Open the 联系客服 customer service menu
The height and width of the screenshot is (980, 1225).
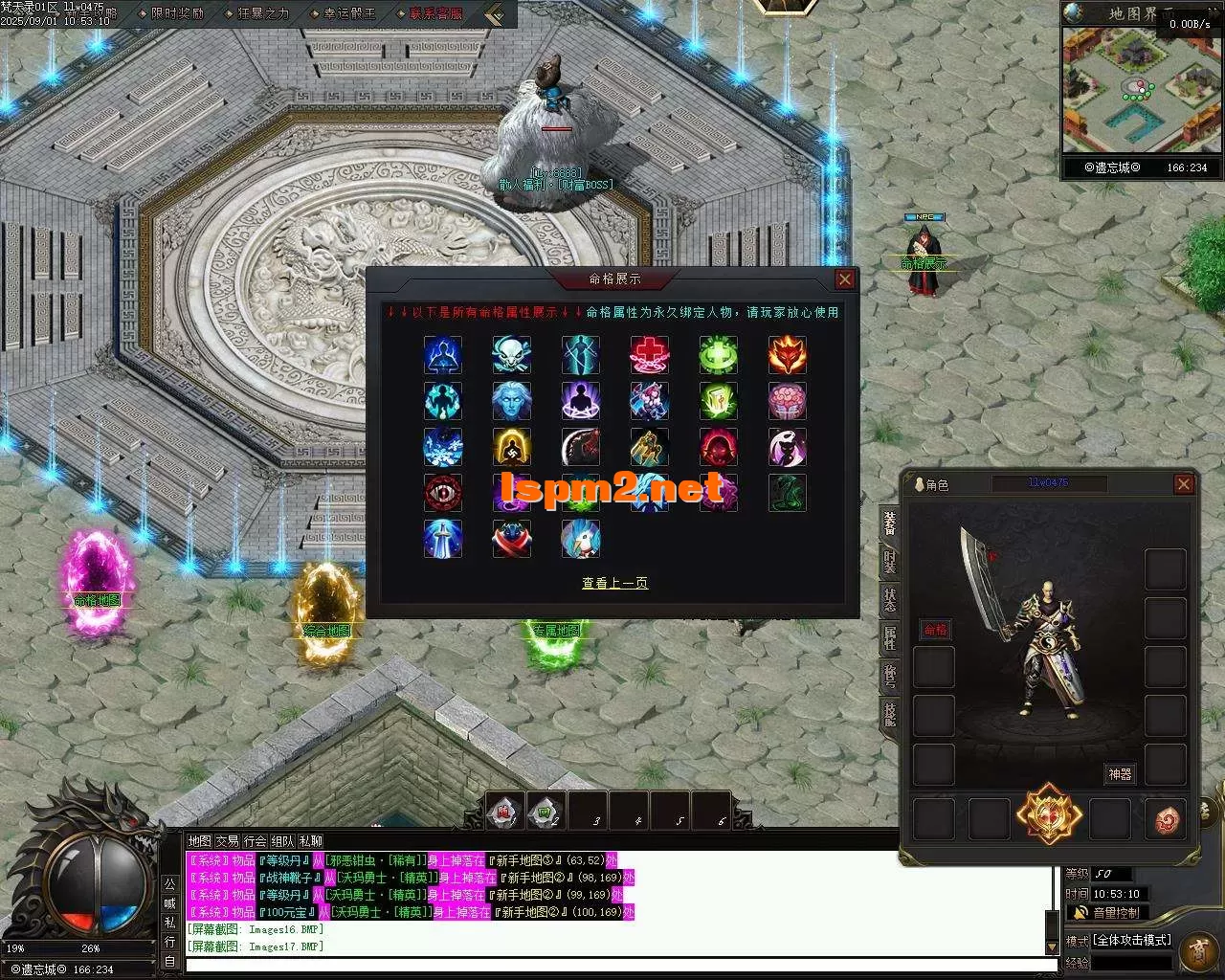tap(435, 13)
